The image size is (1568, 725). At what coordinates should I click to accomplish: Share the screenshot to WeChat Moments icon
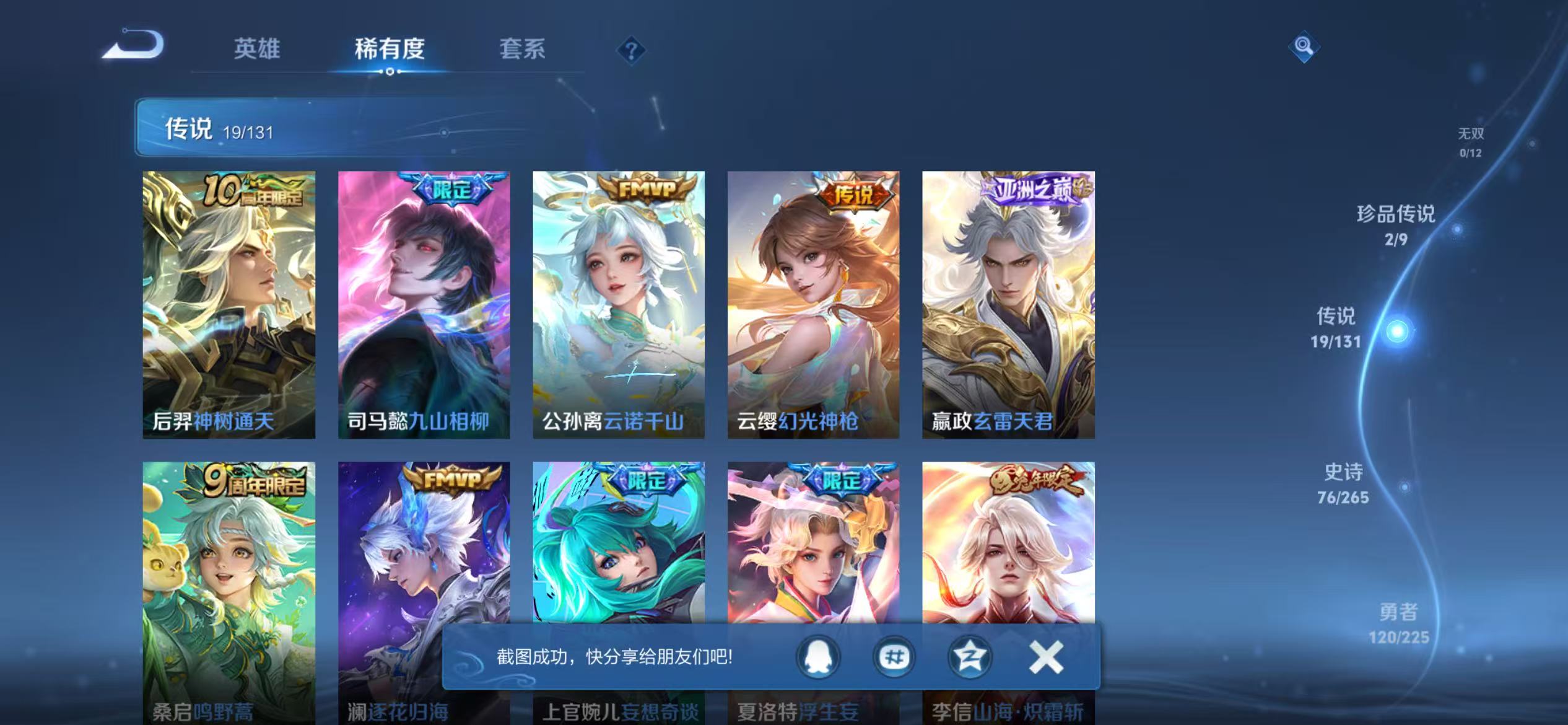(x=894, y=657)
